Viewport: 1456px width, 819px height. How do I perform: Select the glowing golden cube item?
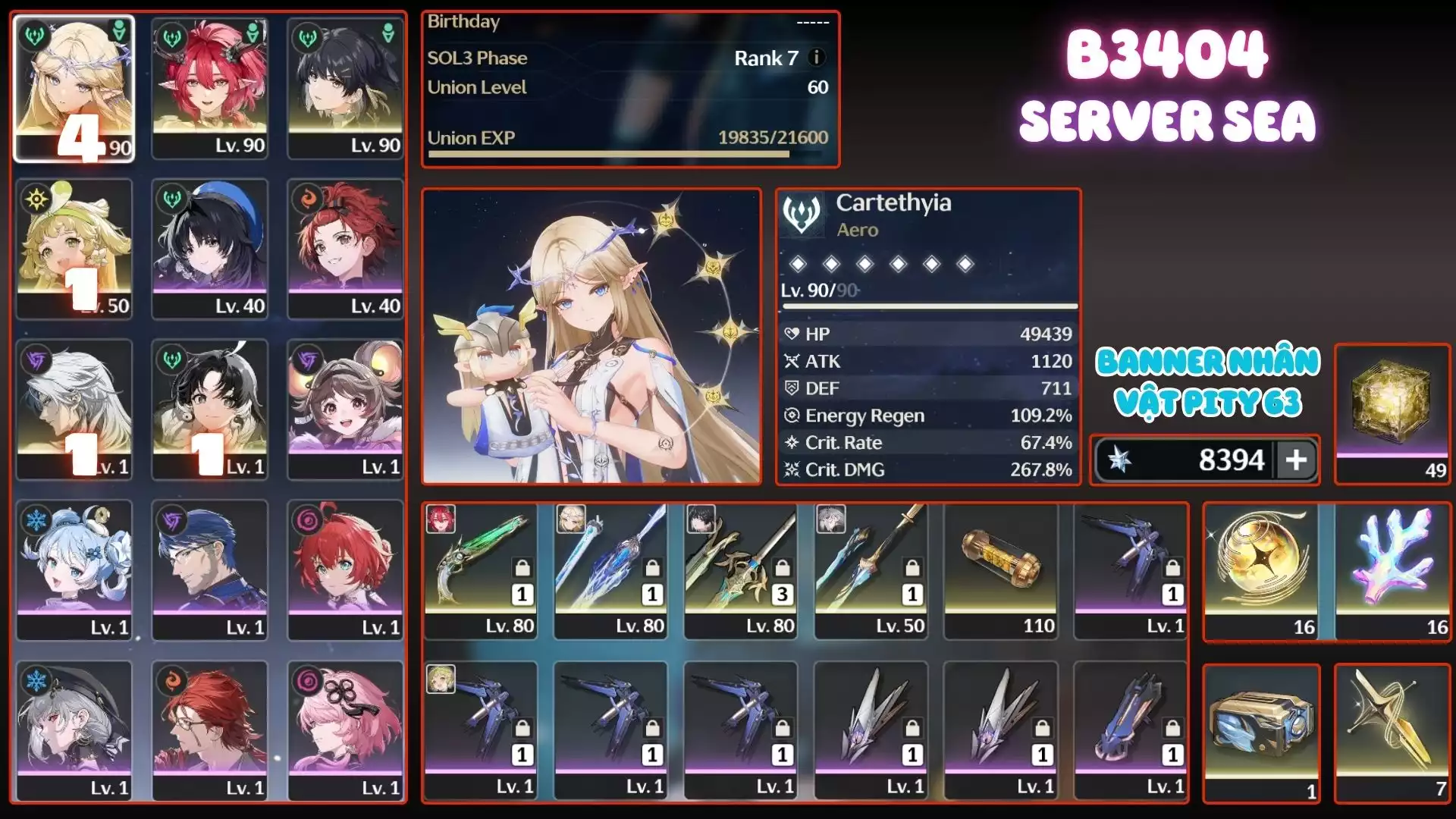coord(1392,413)
